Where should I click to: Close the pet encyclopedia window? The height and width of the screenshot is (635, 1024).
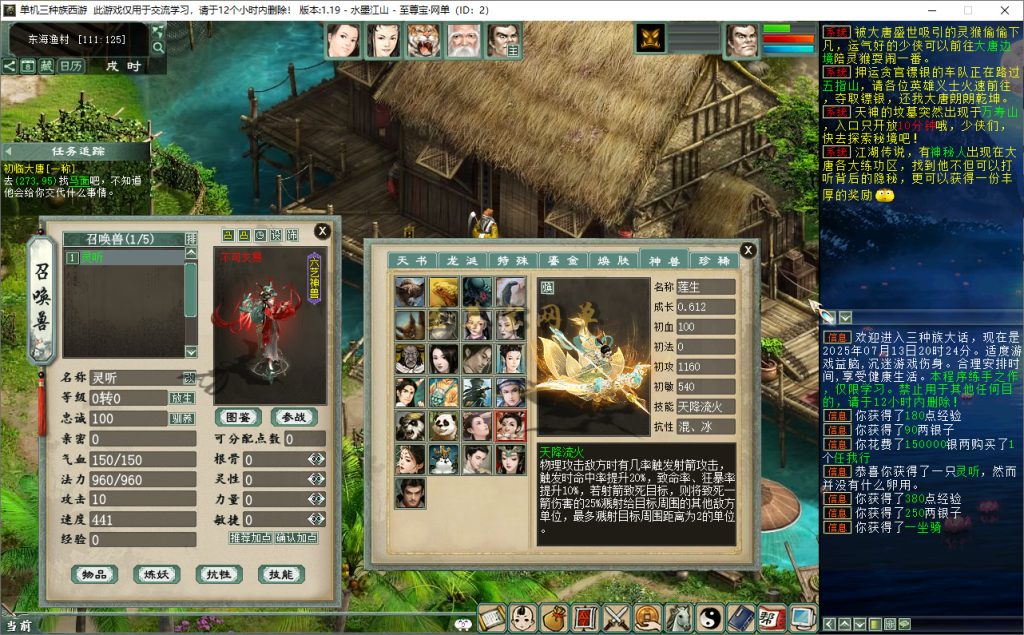point(748,250)
